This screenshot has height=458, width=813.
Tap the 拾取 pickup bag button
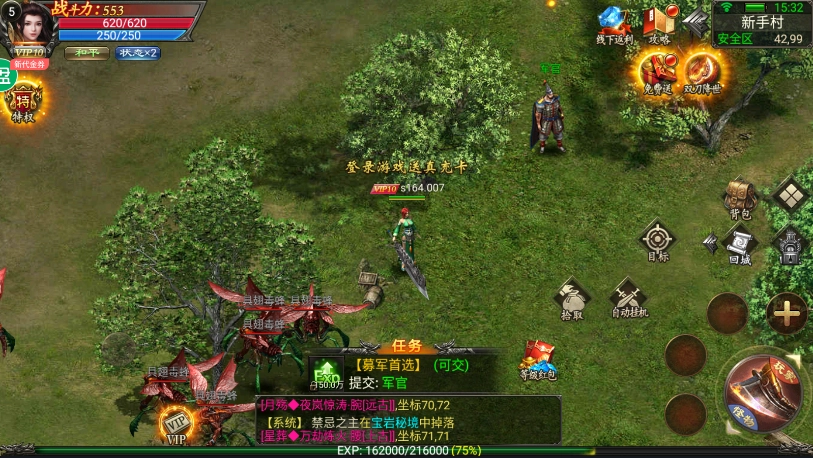[x=573, y=298]
